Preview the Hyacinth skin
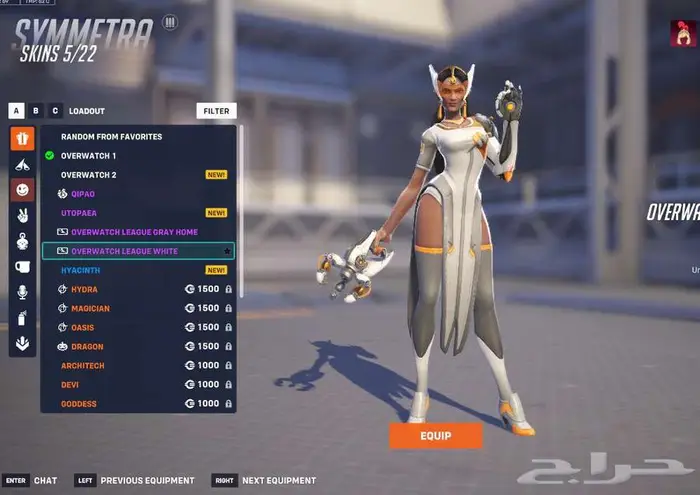 80,270
